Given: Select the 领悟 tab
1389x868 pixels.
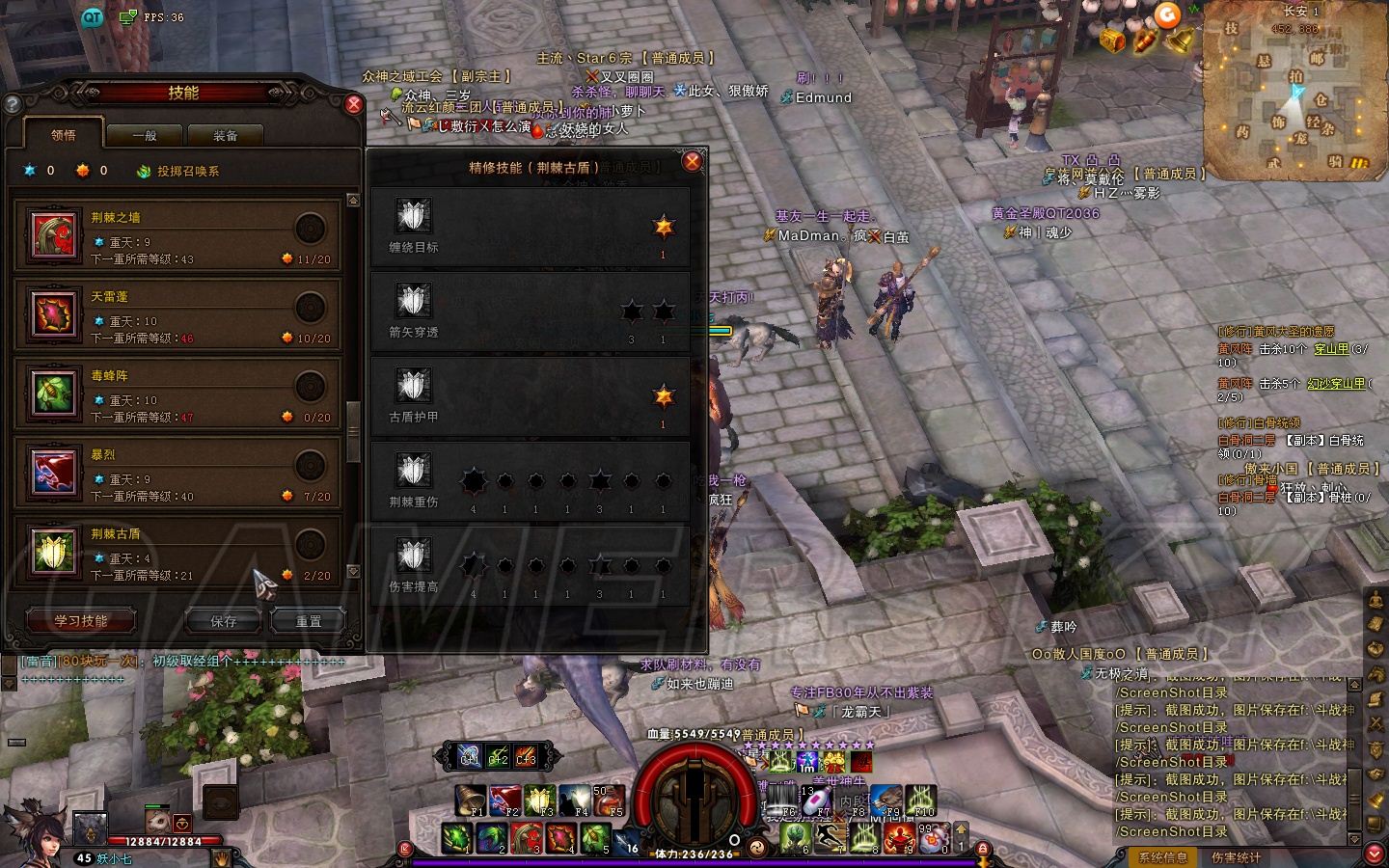Looking at the screenshot, I should (64, 136).
